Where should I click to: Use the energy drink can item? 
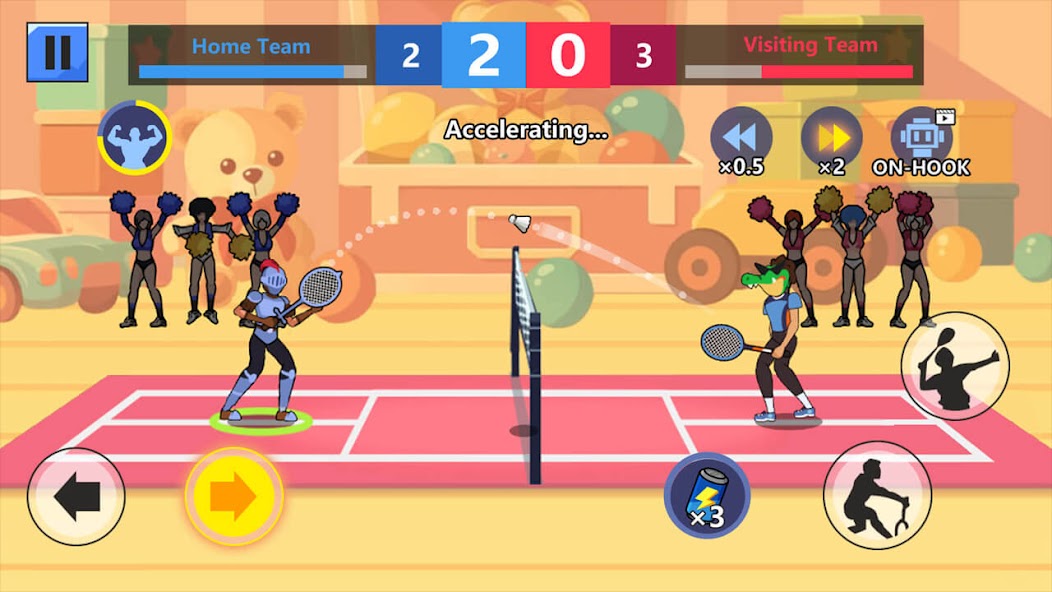pyautogui.click(x=708, y=495)
